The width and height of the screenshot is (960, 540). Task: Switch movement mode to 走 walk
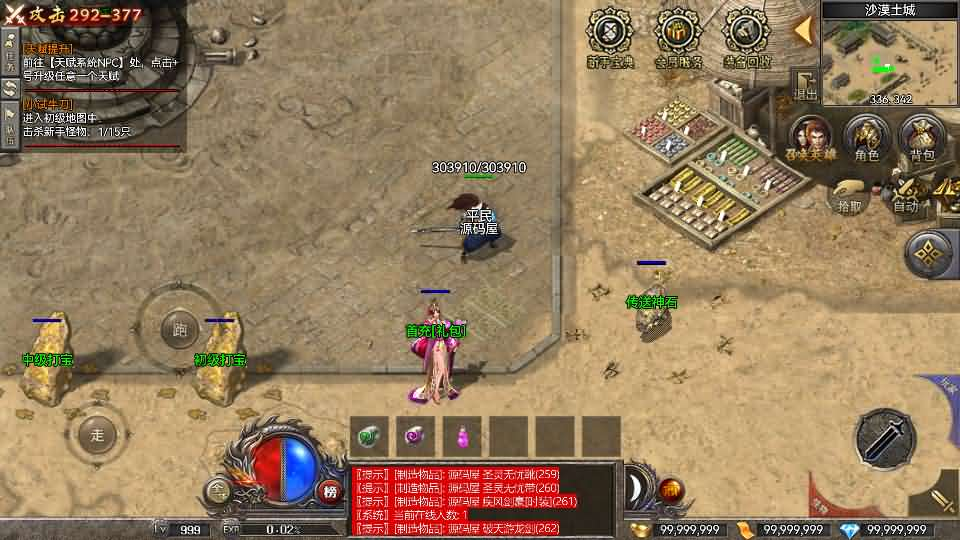tap(97, 434)
